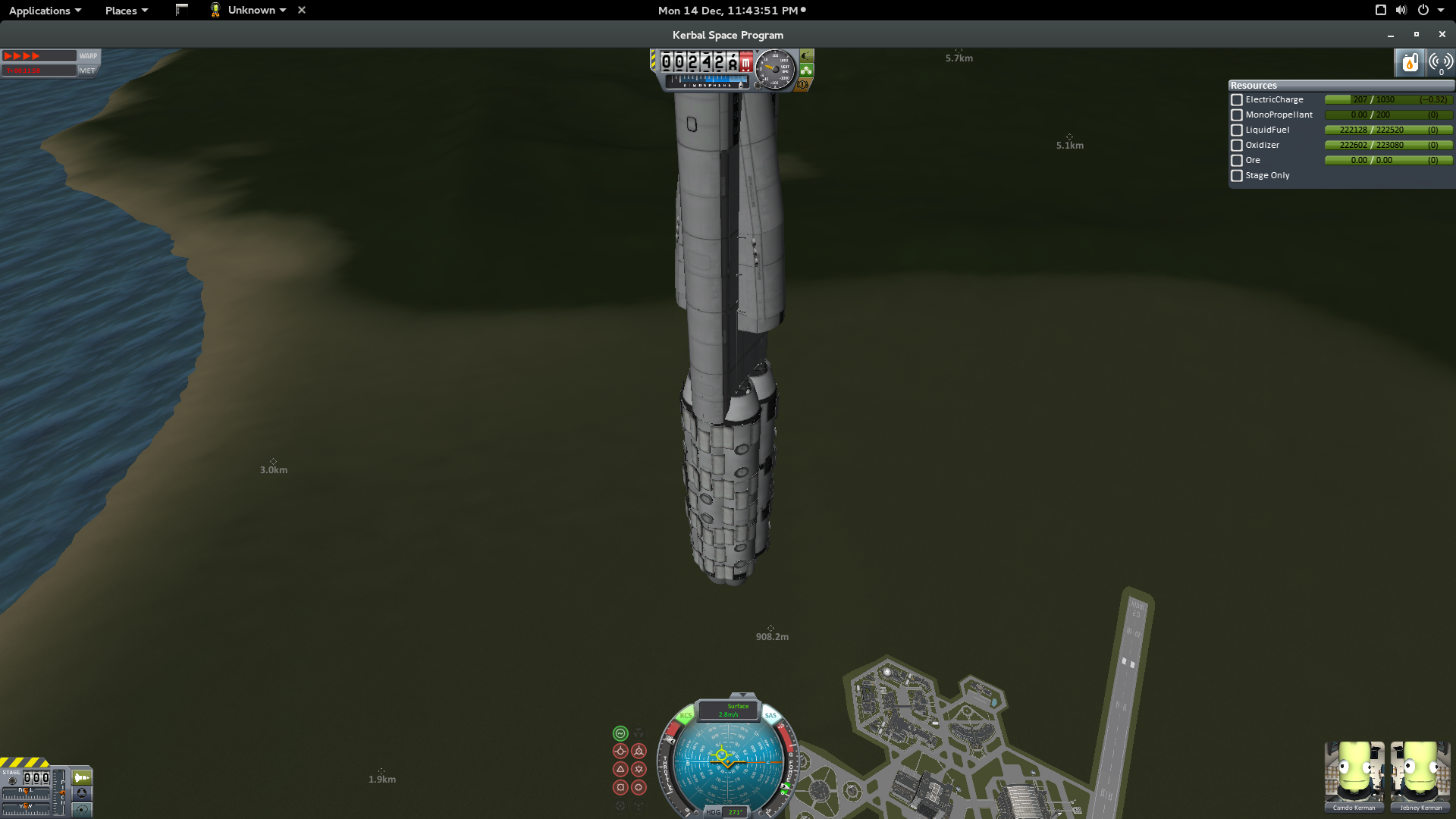1456x819 pixels.
Task: Open the contracts flame icon at top right
Action: click(1410, 62)
